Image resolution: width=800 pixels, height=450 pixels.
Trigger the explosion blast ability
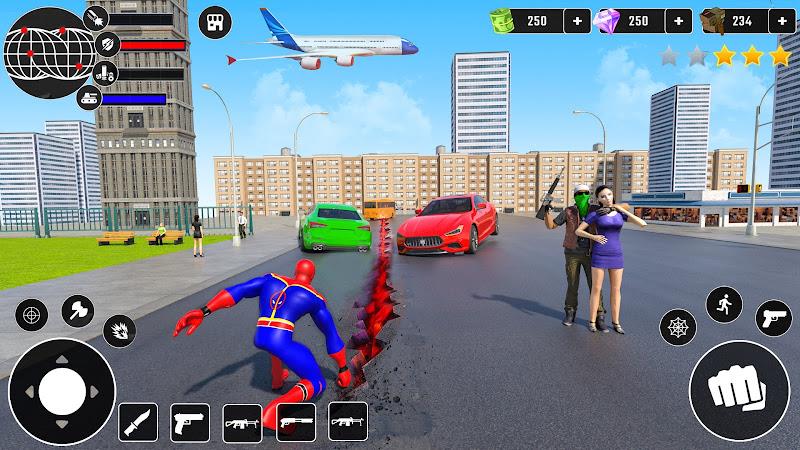click(120, 331)
